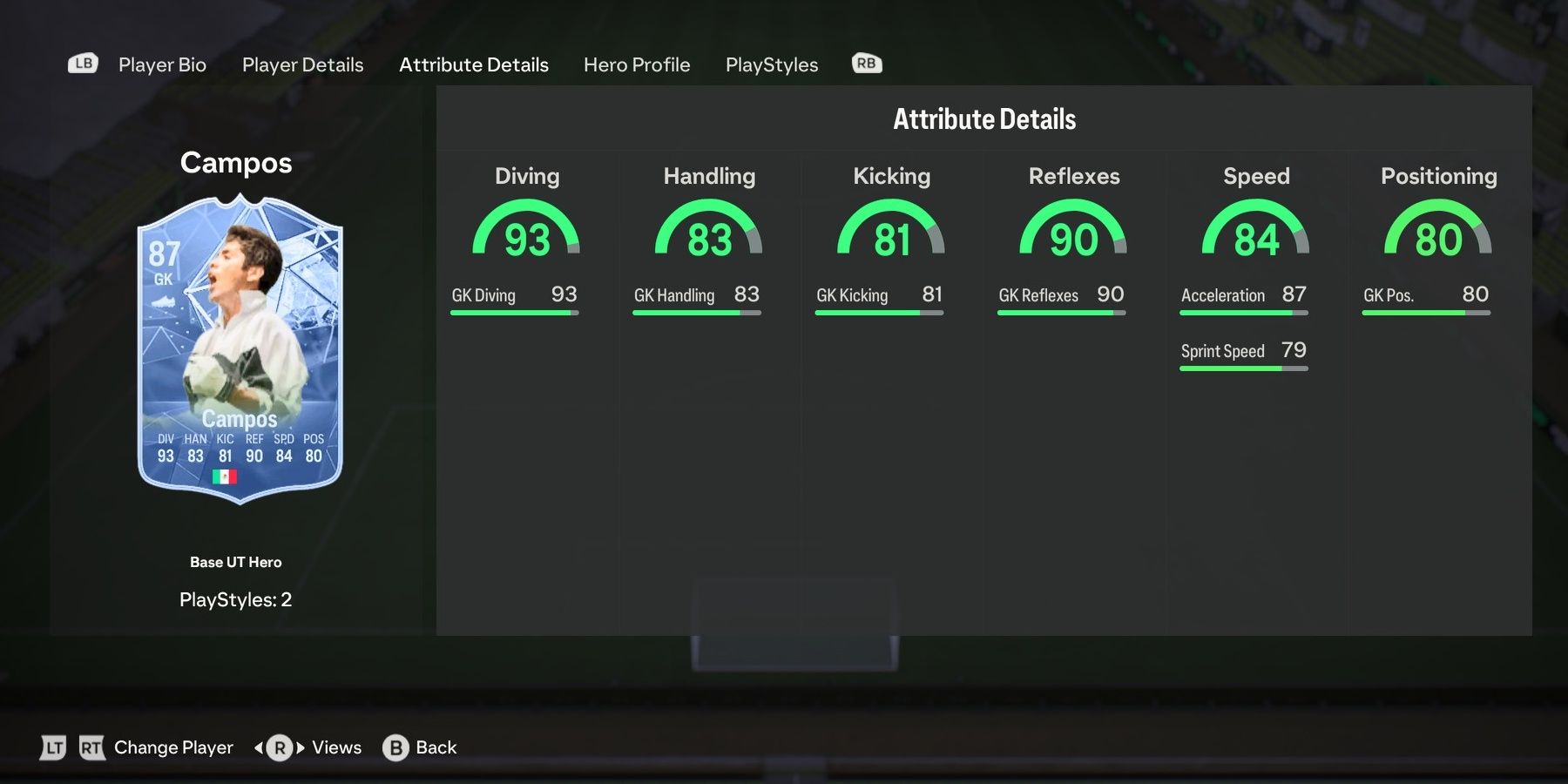Click the R stick Views icon
This screenshot has width=1568, height=784.
(x=279, y=747)
